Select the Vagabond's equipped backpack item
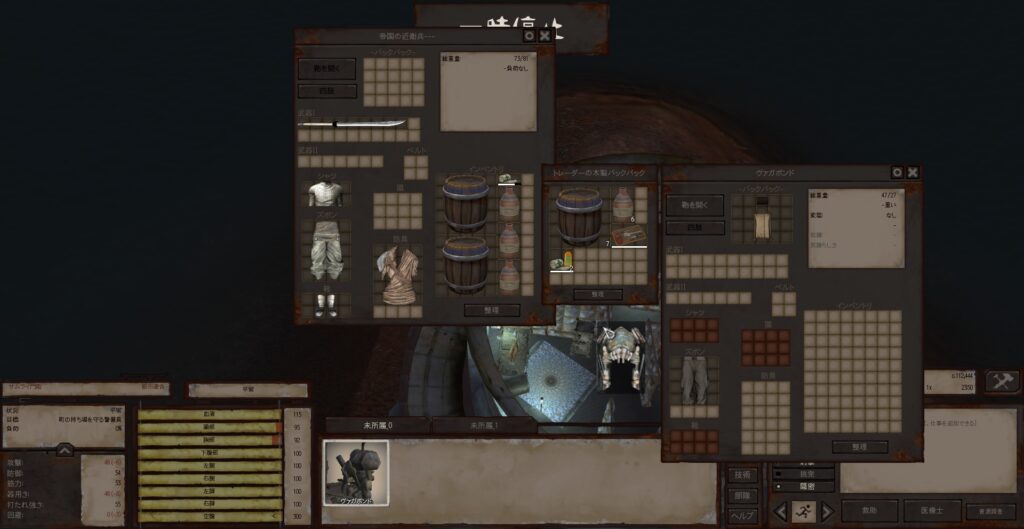 click(x=761, y=218)
